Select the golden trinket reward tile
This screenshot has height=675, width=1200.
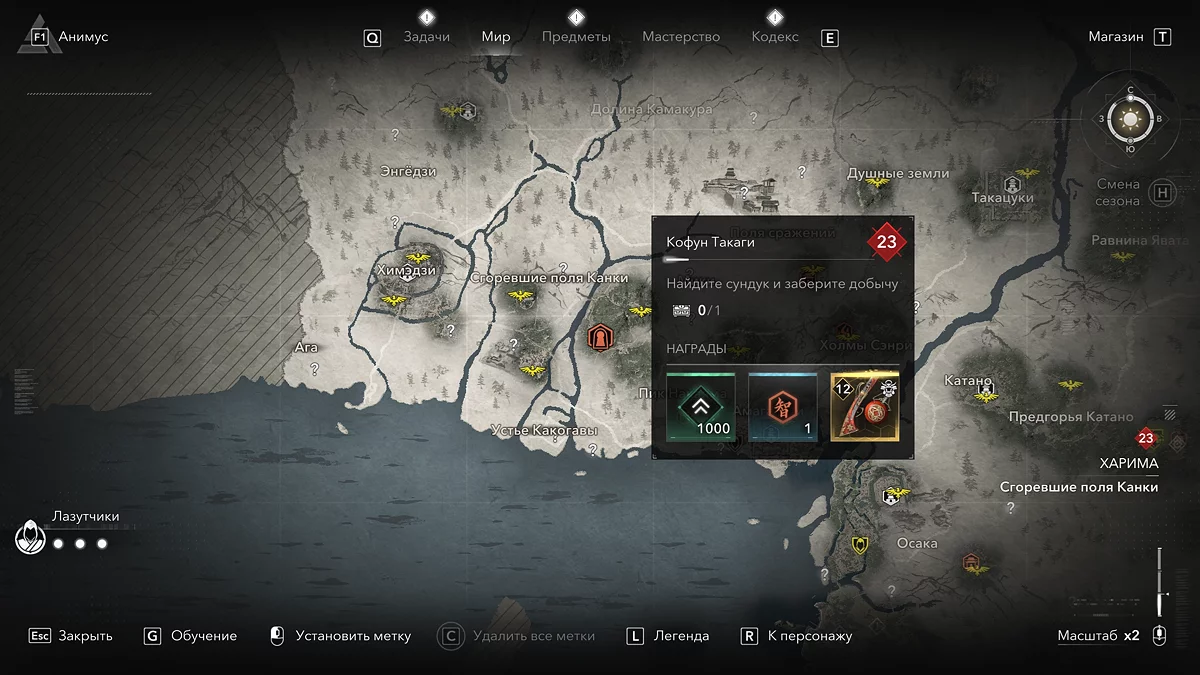point(865,407)
